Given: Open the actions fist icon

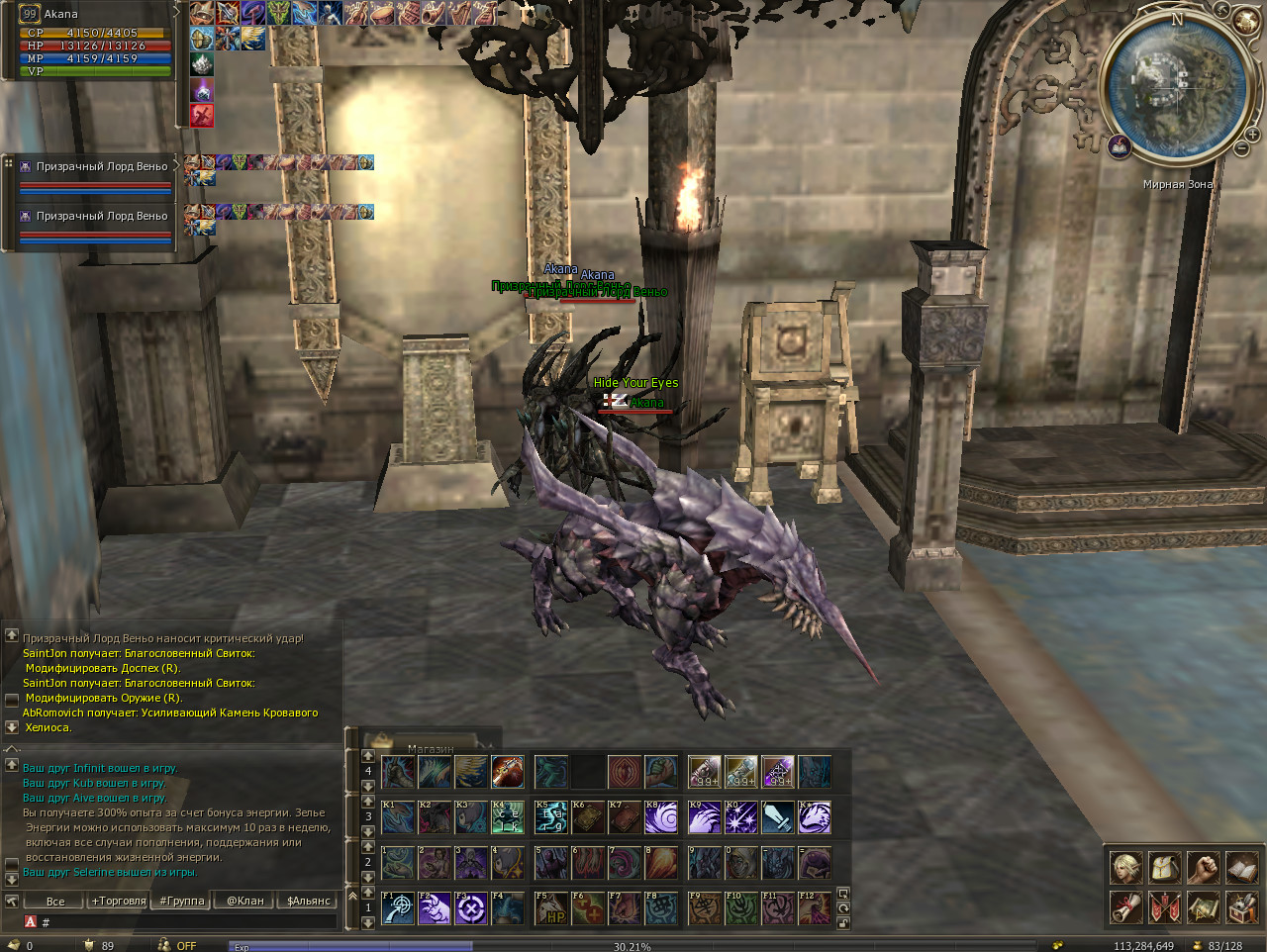Looking at the screenshot, I should [1203, 868].
